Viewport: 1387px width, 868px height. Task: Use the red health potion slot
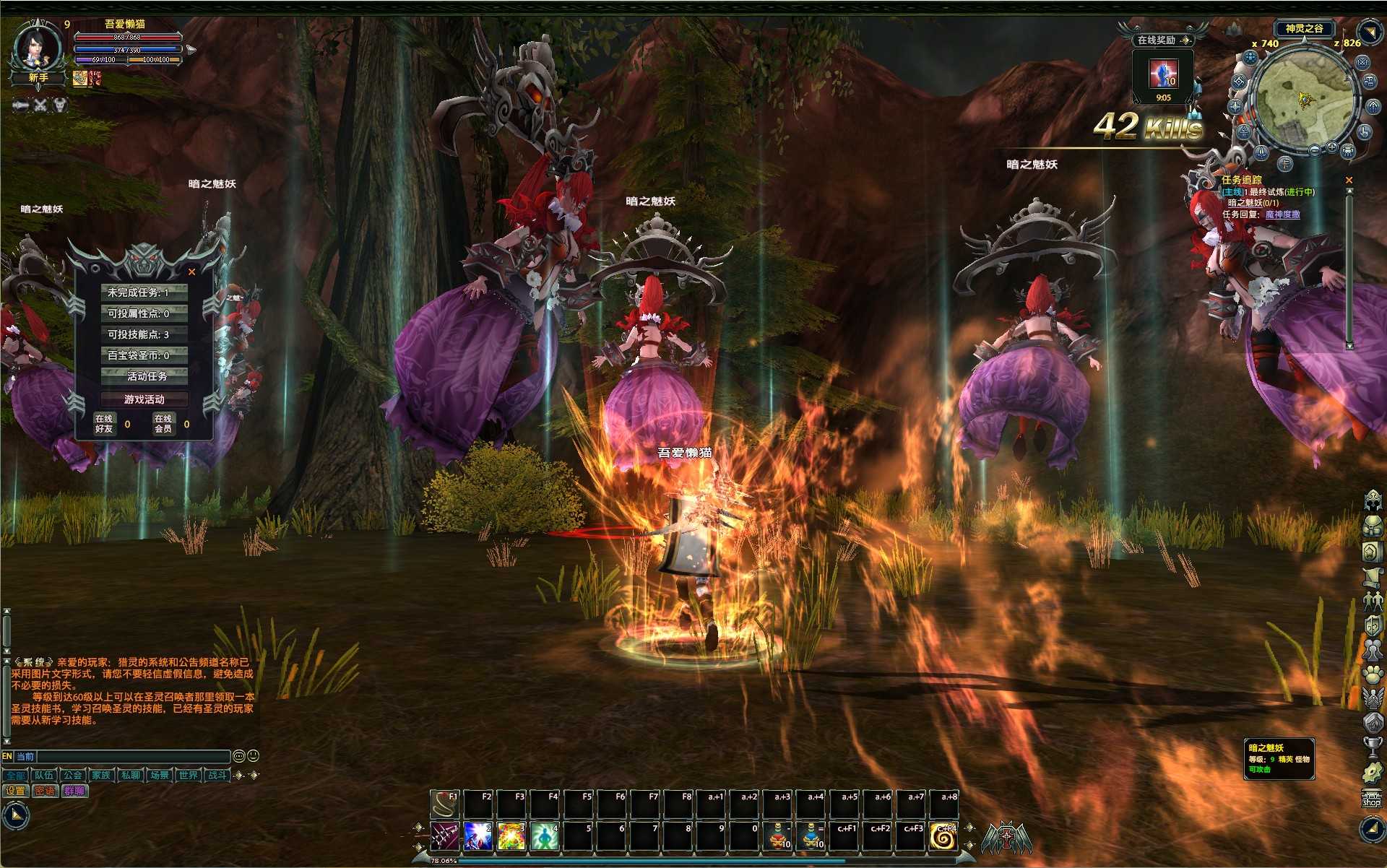click(x=779, y=836)
